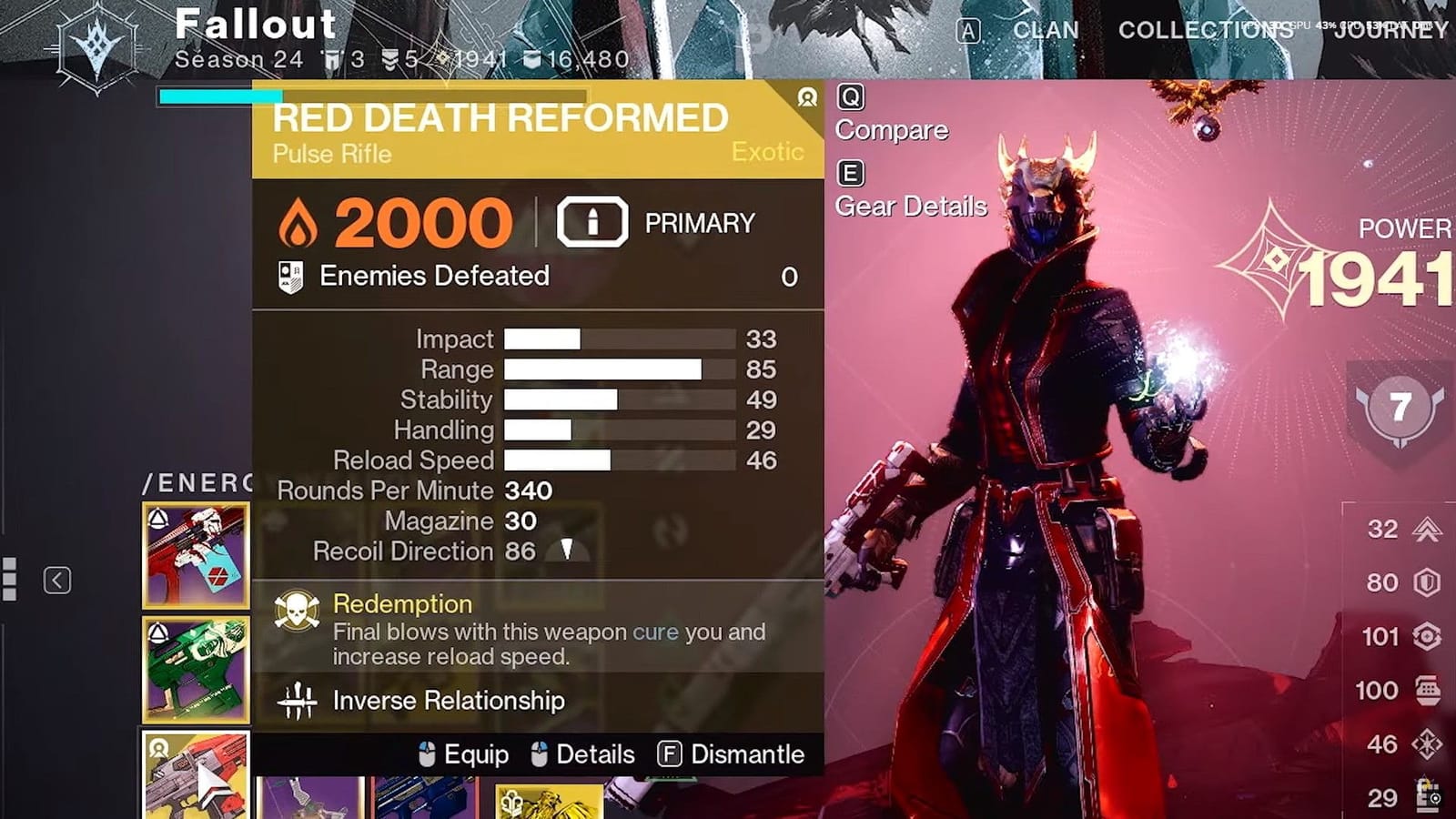Click the Strength stat icon showing 46
The height and width of the screenshot is (819, 1456).
1426,743
